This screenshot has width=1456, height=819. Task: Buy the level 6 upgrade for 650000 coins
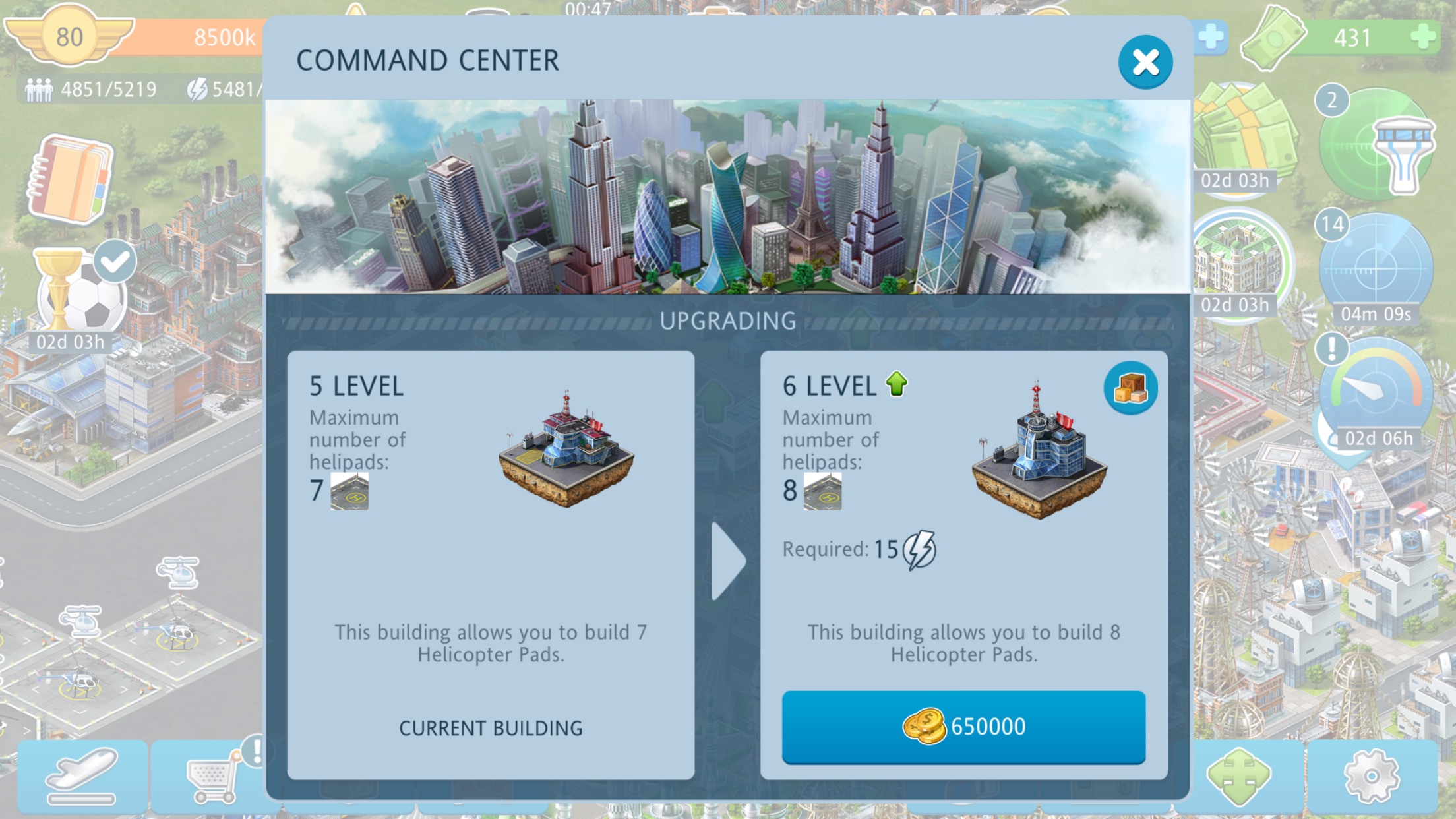(x=963, y=727)
